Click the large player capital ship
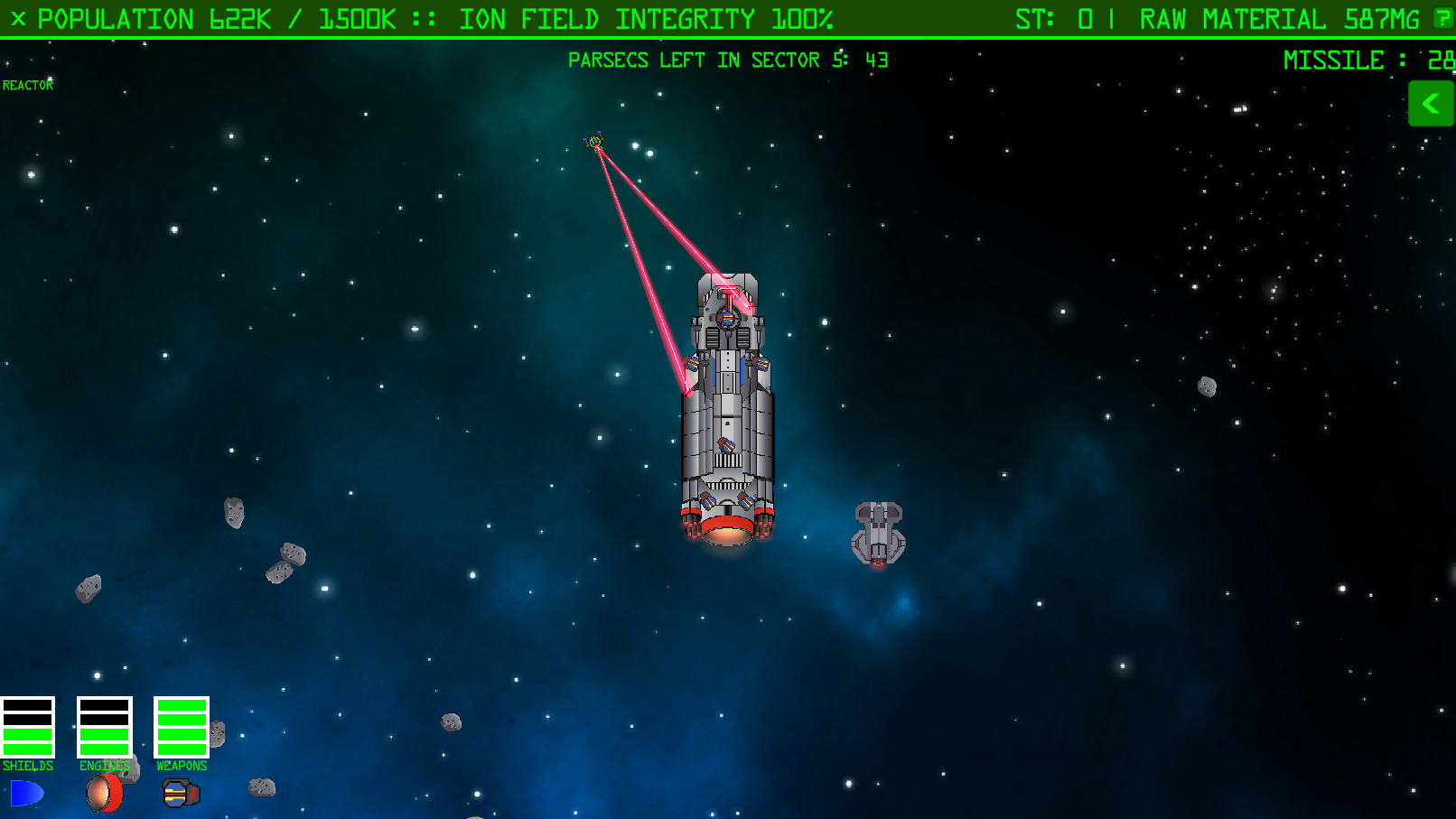Screen dimensions: 1456x819 click(728, 406)
